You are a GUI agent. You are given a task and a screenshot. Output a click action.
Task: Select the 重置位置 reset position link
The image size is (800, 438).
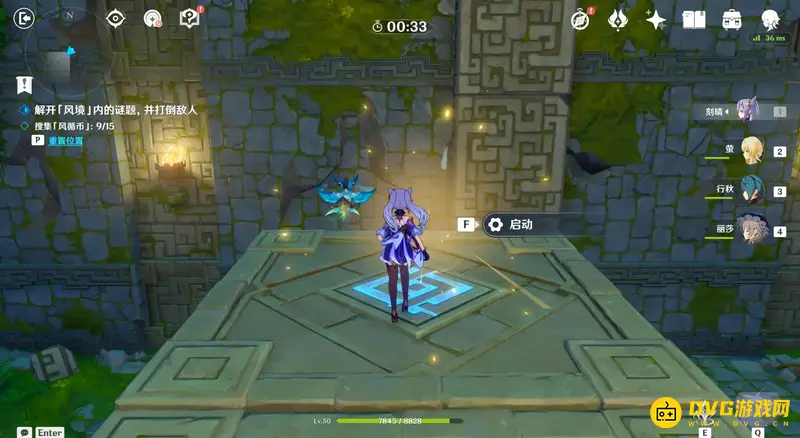66,141
